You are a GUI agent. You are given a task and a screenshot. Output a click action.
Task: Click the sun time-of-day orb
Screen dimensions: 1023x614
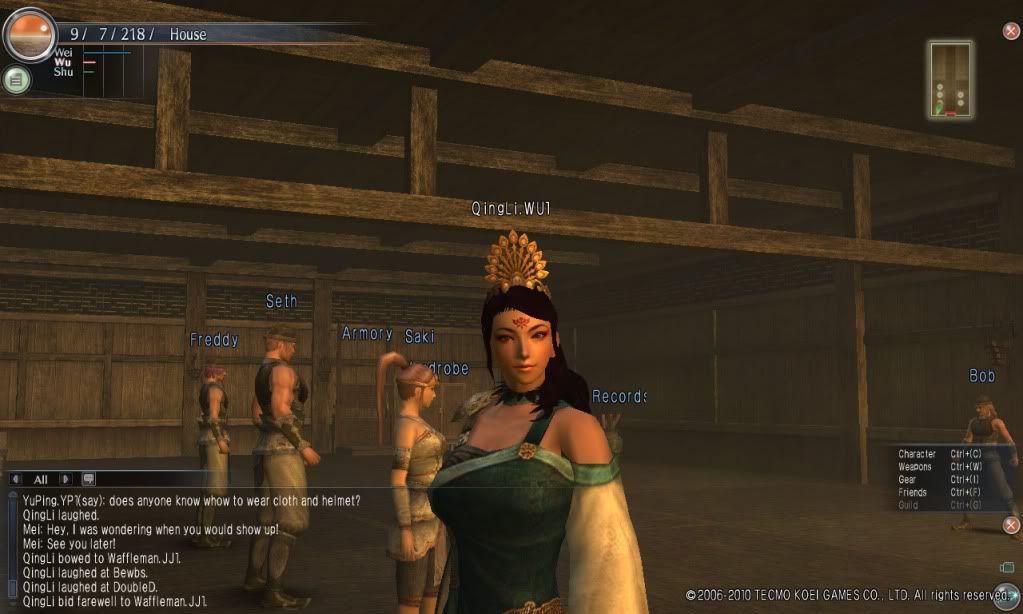tap(29, 34)
